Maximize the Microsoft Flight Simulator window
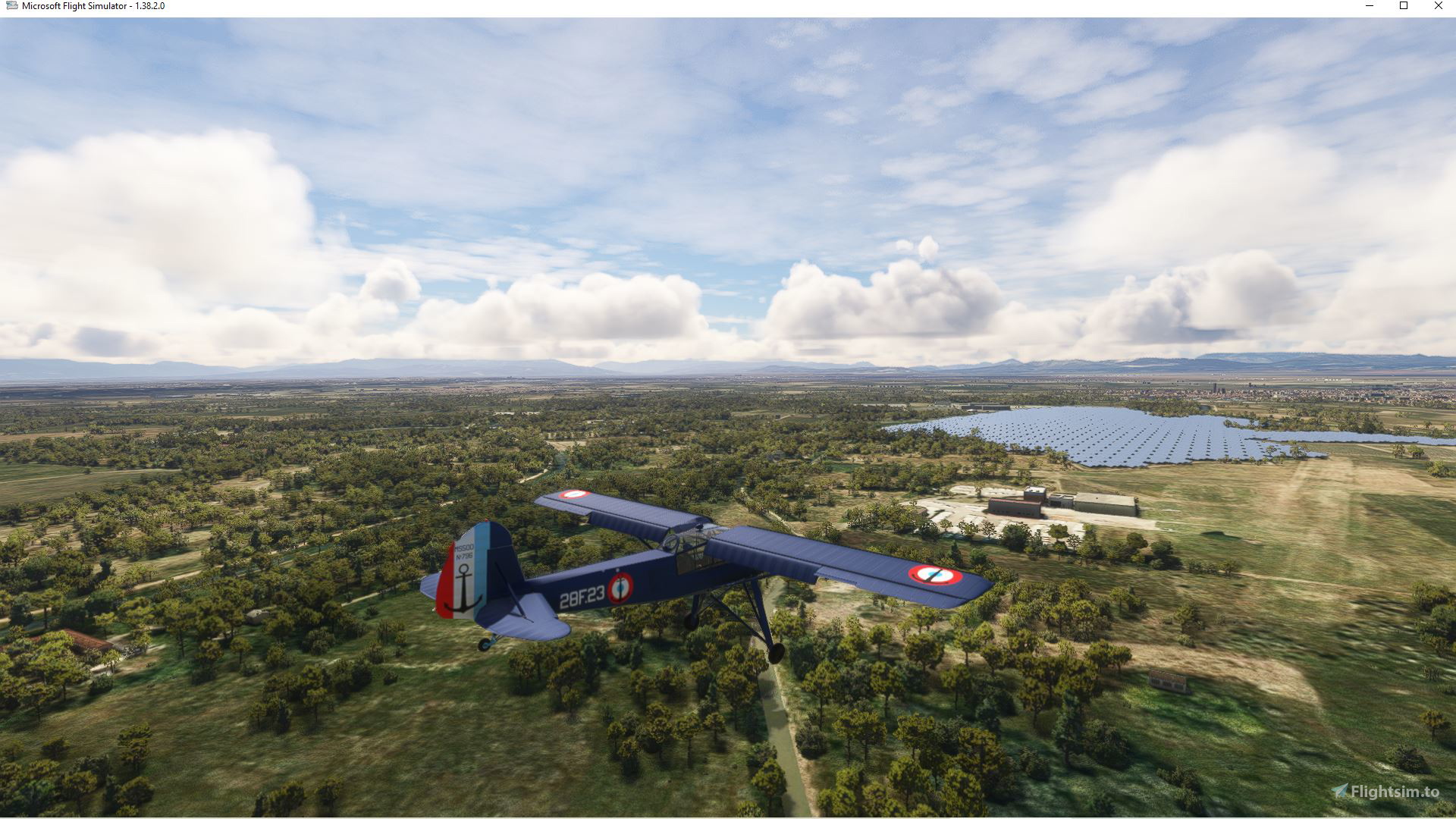 pos(1403,6)
